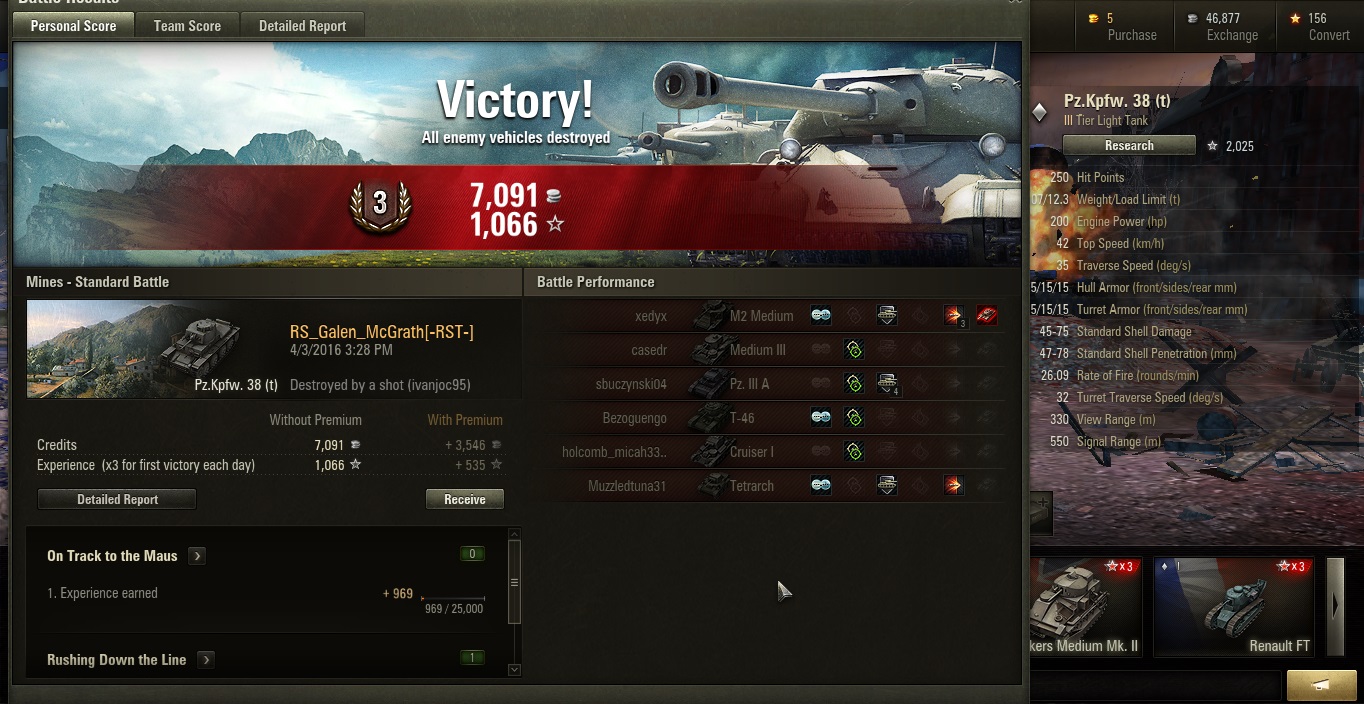
Task: Switch to the Team Score tab
Action: 187,26
